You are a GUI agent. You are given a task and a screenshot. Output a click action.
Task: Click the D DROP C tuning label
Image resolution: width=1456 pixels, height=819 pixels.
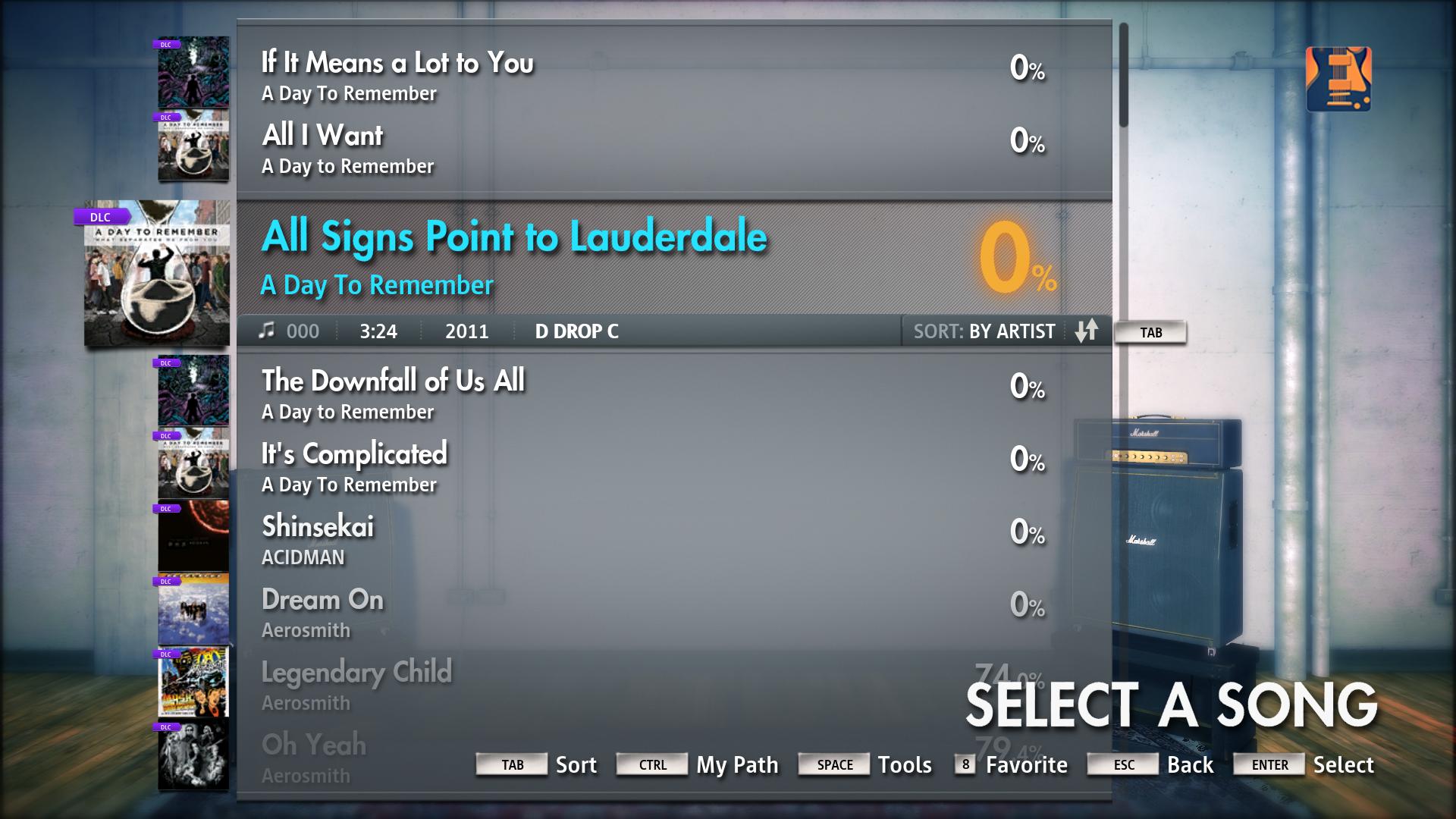[x=576, y=331]
